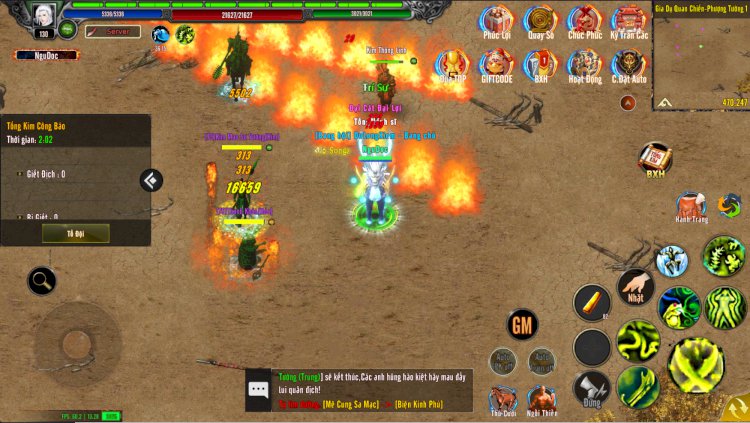Collapse the top icon menu with the arrow
Image resolution: width=750 pixels, height=423 pixels.
click(627, 102)
